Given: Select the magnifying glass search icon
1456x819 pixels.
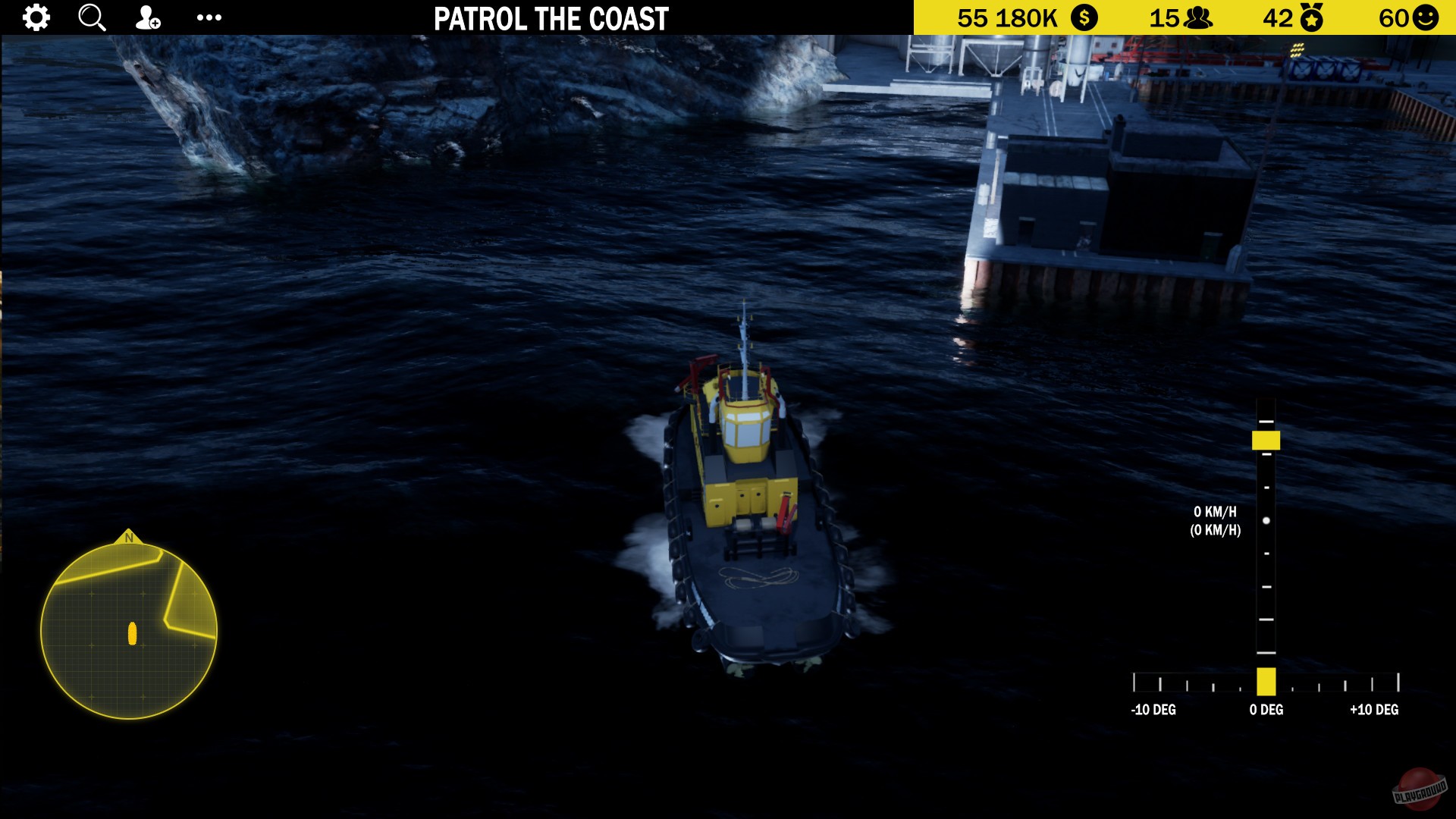Looking at the screenshot, I should coord(91,17).
